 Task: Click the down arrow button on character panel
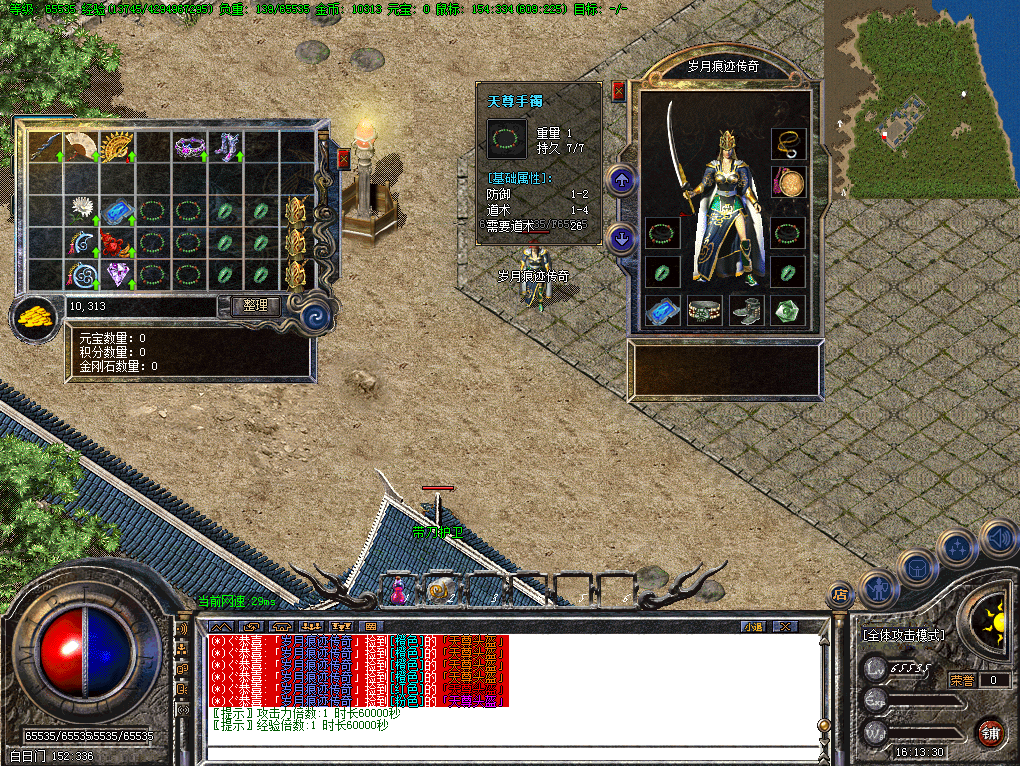coord(622,239)
